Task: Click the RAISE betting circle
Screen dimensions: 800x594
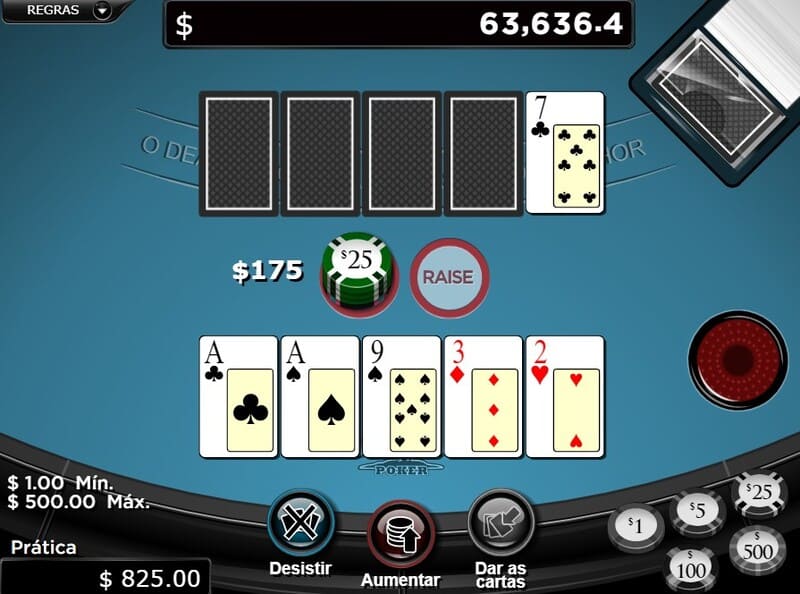Action: [448, 275]
